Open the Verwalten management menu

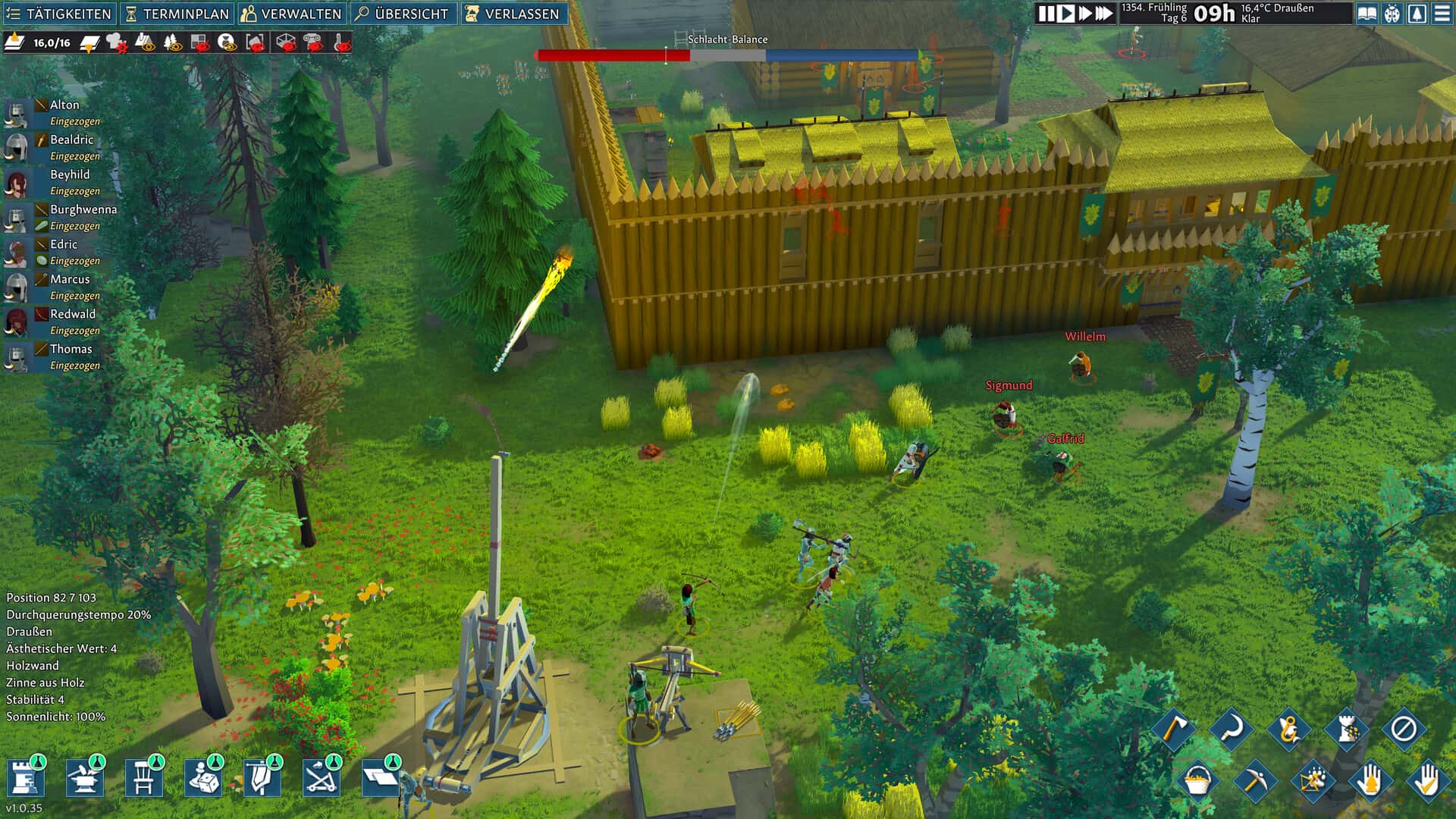click(291, 14)
